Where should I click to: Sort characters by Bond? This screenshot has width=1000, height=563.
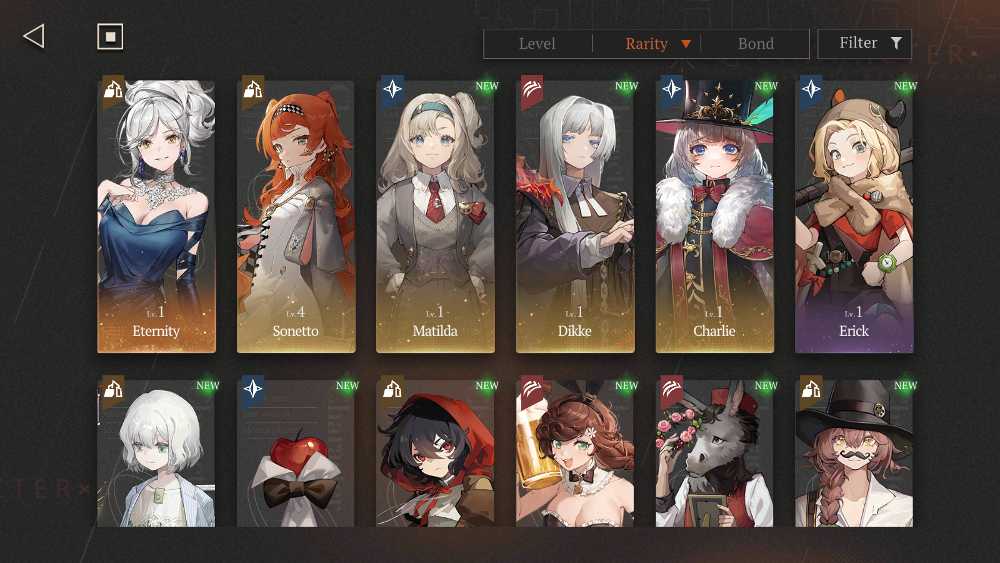755,44
